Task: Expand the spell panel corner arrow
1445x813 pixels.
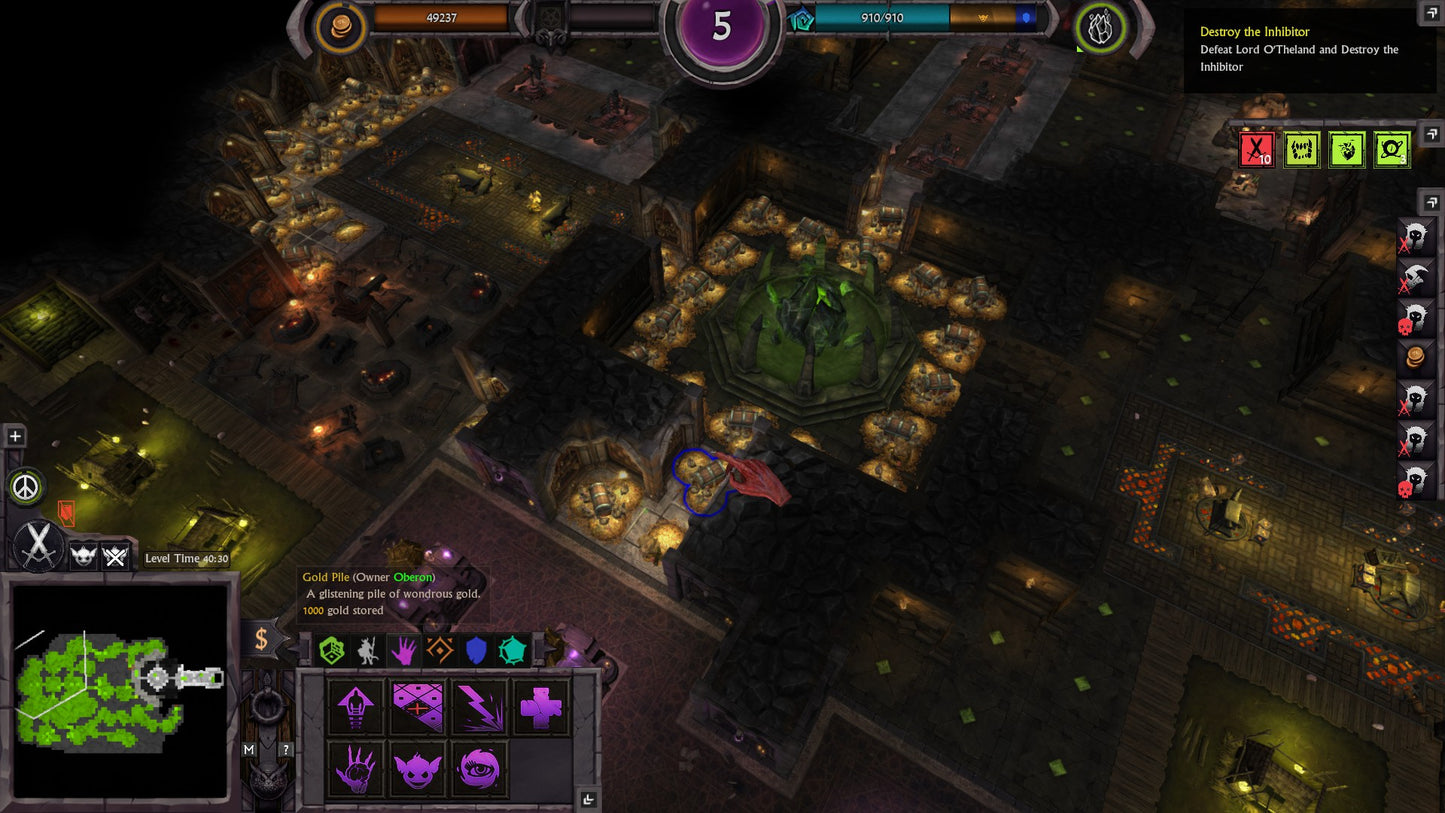Action: [587, 800]
